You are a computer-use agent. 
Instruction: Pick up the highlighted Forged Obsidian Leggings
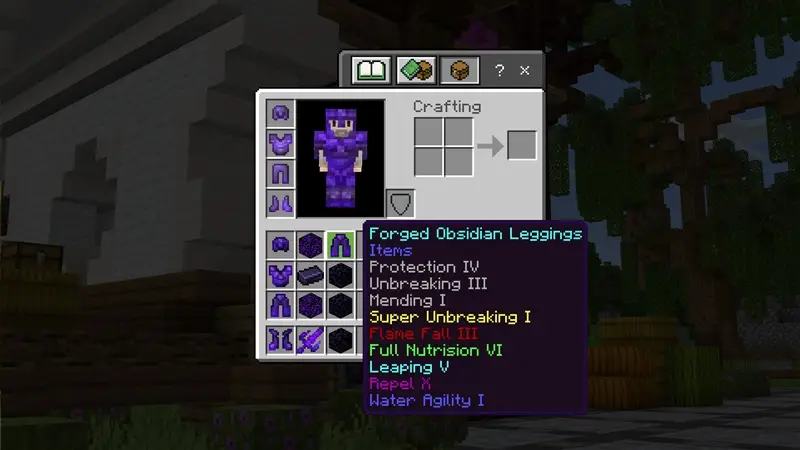340,245
